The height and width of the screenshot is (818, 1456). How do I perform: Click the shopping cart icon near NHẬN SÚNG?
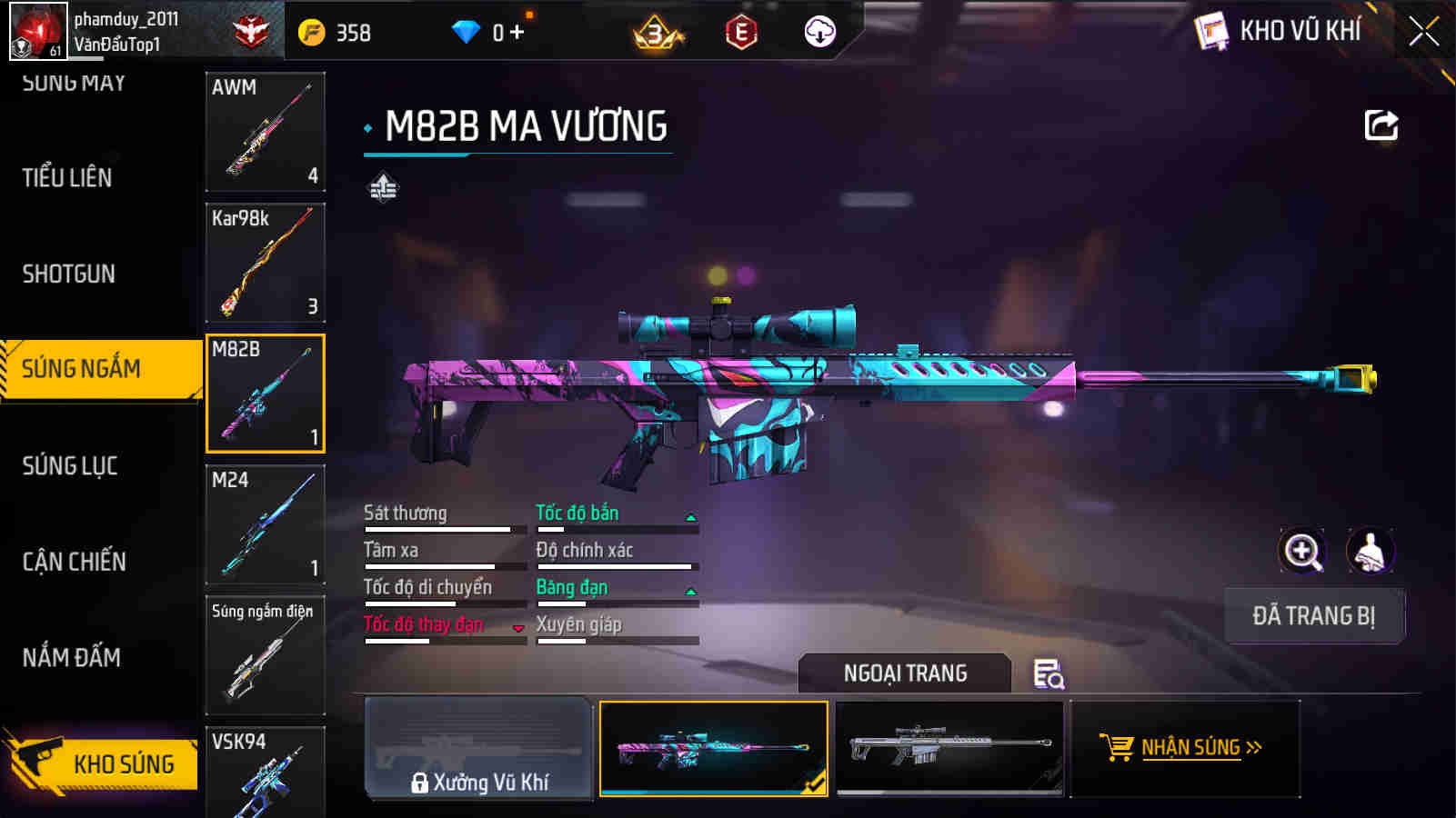(x=1115, y=747)
